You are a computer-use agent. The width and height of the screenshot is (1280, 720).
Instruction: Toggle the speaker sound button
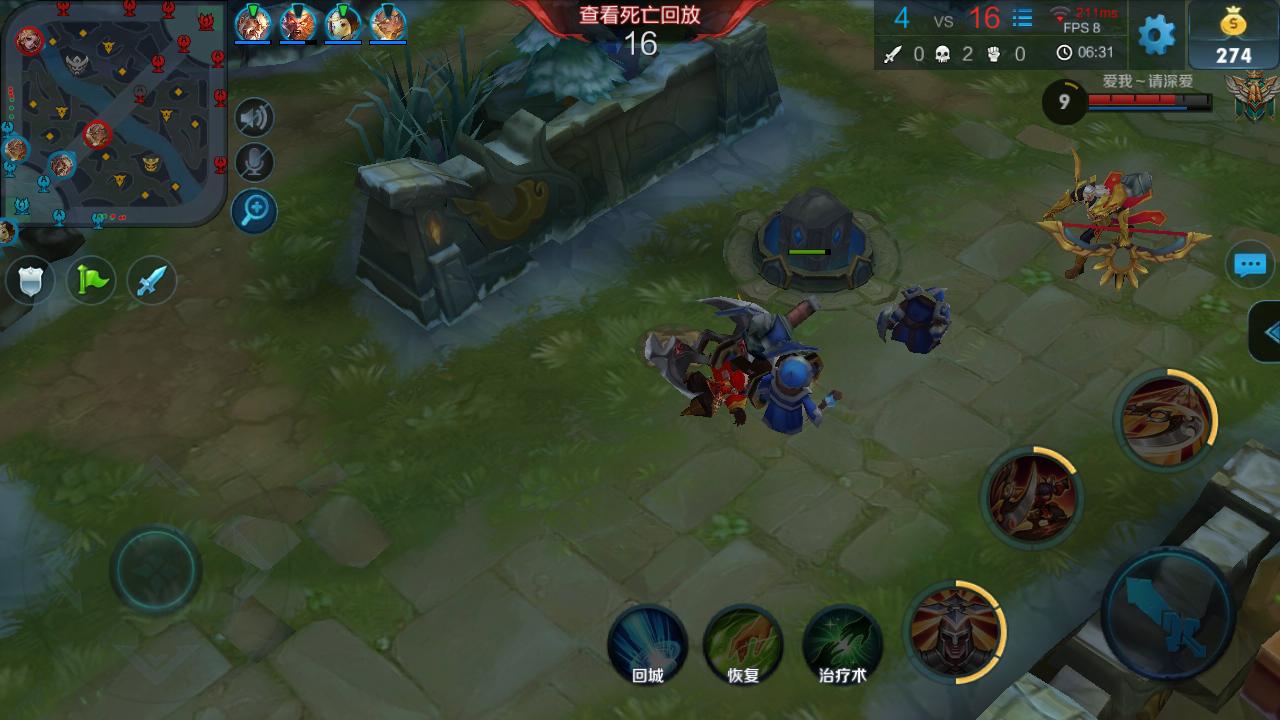coord(255,118)
